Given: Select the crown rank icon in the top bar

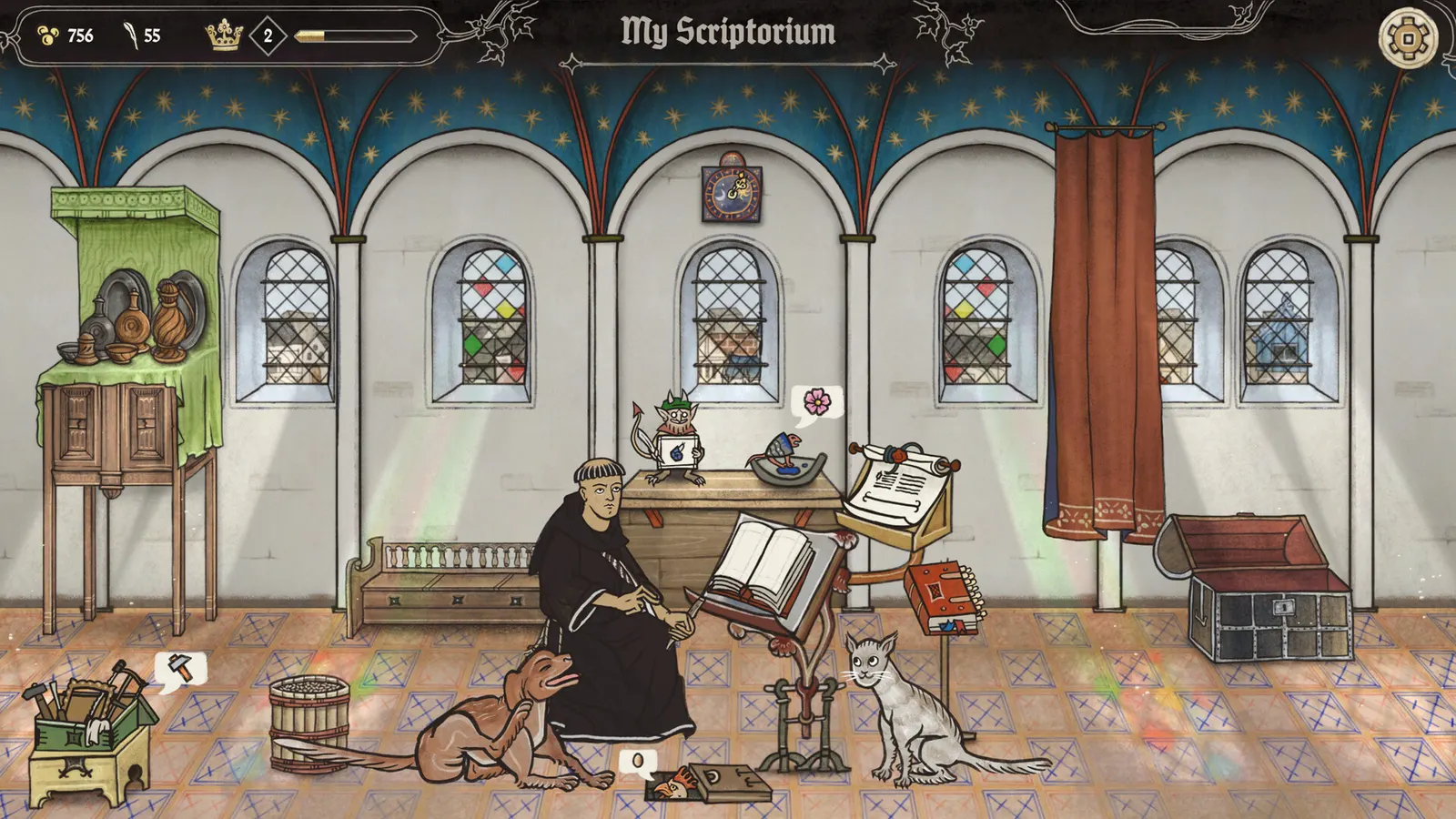Looking at the screenshot, I should click(x=223, y=36).
